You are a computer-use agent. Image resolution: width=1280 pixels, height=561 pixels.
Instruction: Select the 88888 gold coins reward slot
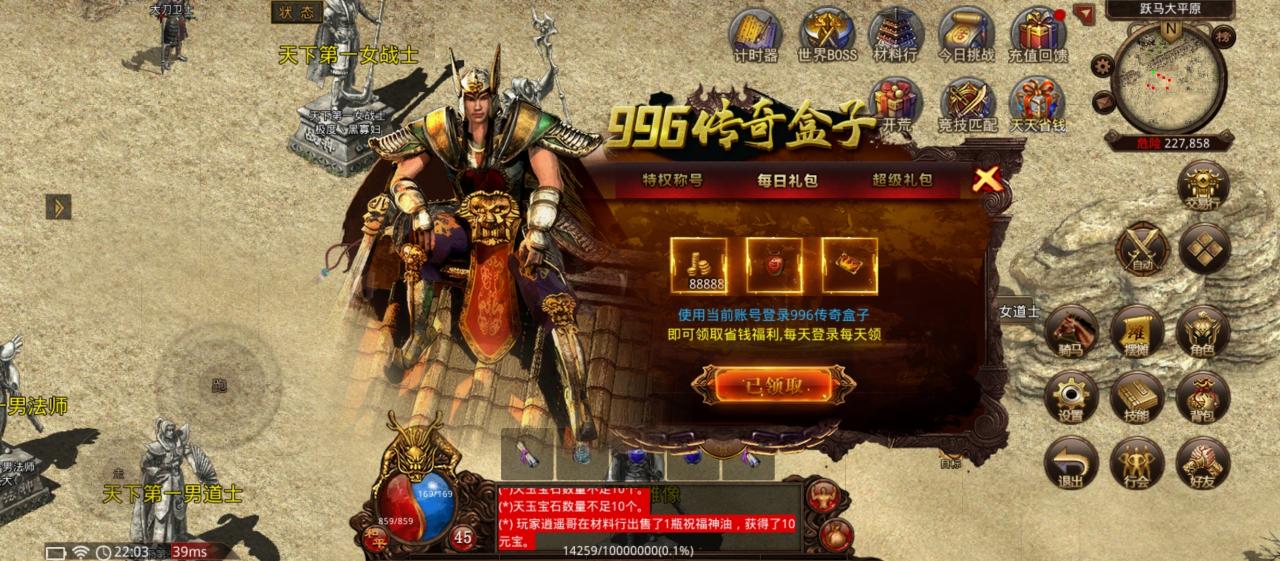[x=699, y=265]
